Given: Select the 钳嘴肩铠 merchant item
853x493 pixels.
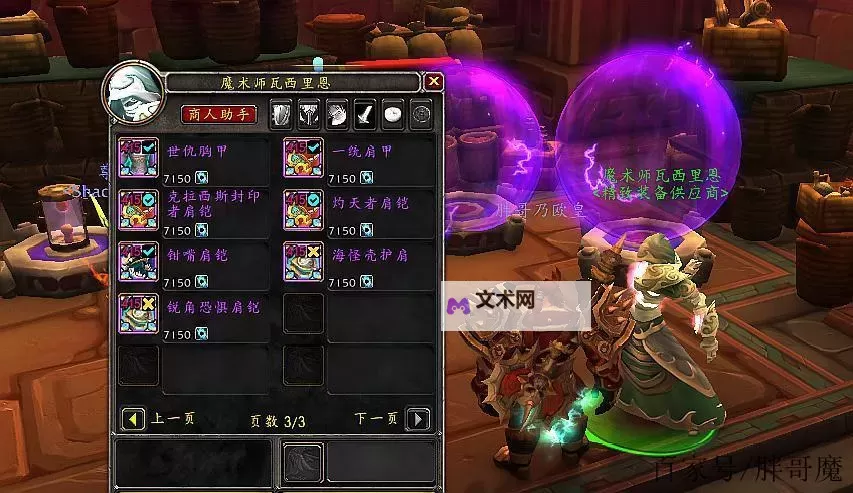Looking at the screenshot, I should pos(136,262).
